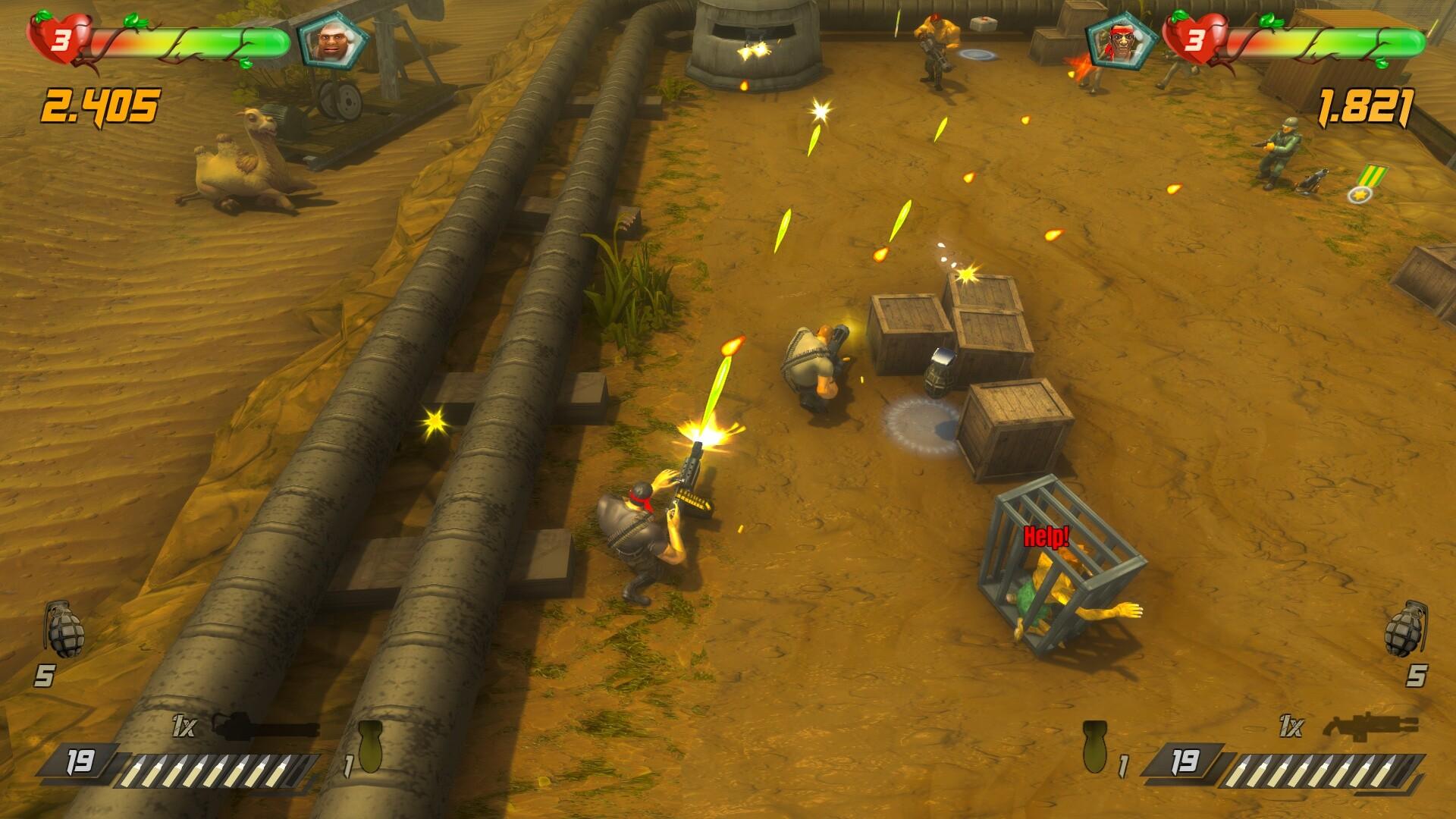This screenshot has height=819, width=1456.
Task: Click the grenade item lying beside the crates
Action: coord(940,378)
